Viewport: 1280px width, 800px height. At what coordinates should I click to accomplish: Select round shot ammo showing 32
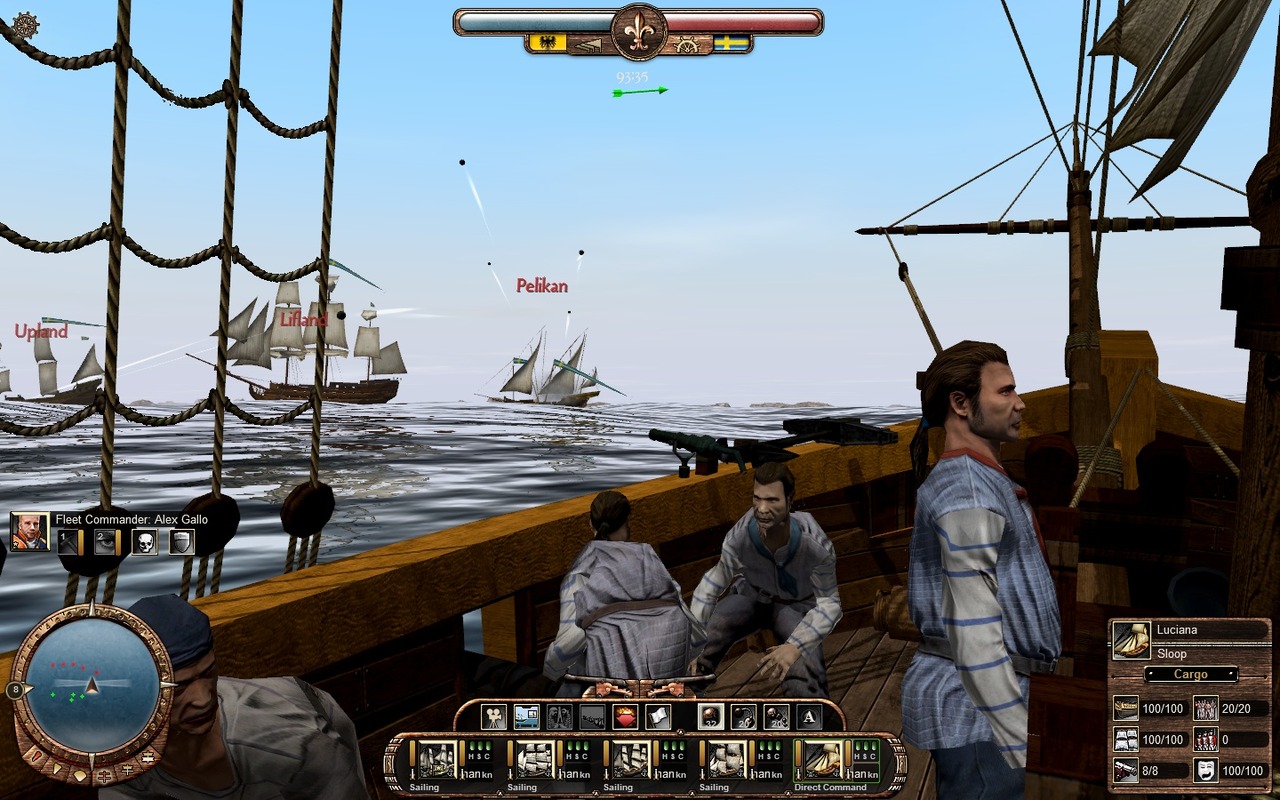click(x=711, y=716)
